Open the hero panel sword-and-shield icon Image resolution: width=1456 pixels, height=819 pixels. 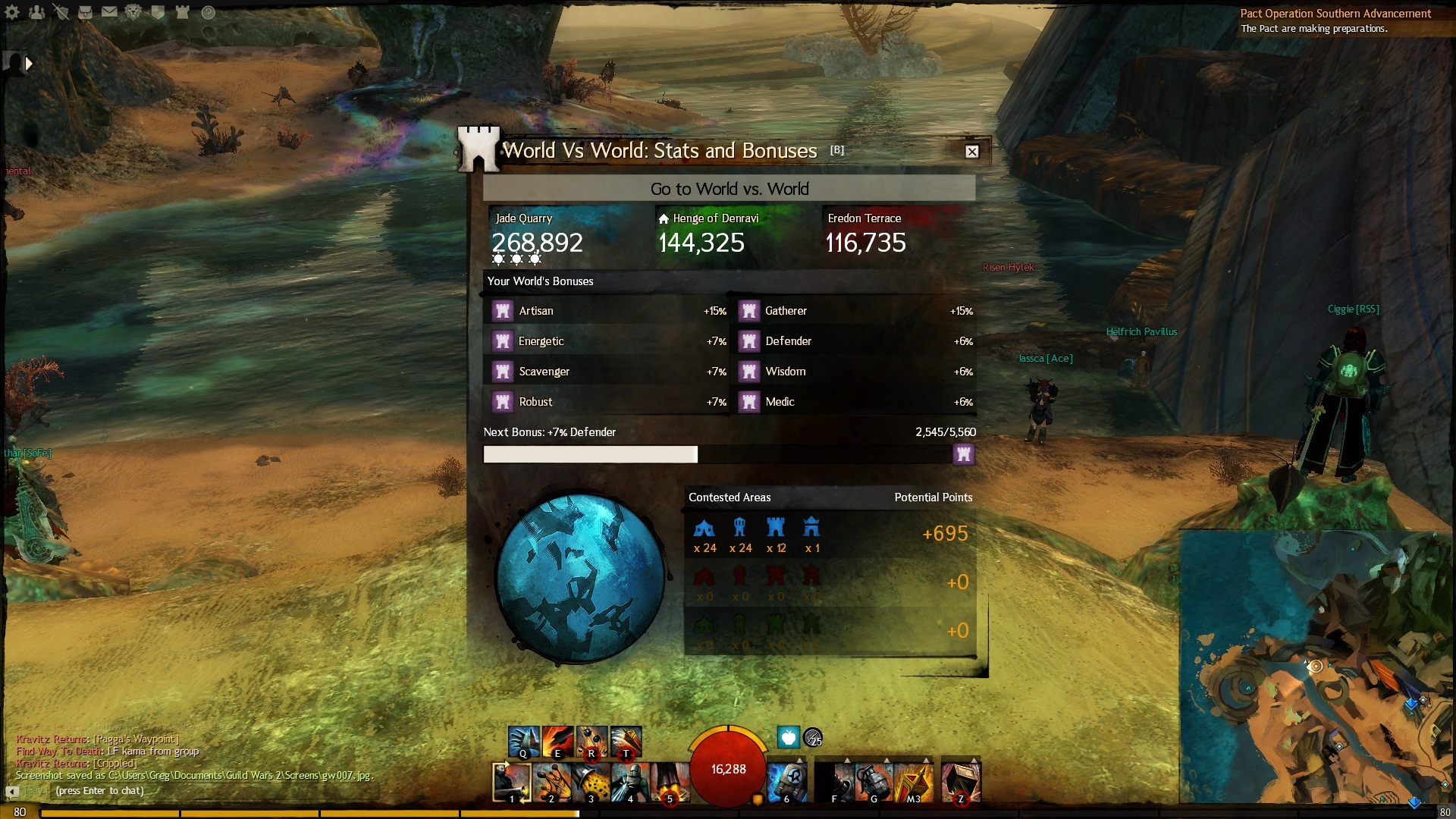(61, 12)
